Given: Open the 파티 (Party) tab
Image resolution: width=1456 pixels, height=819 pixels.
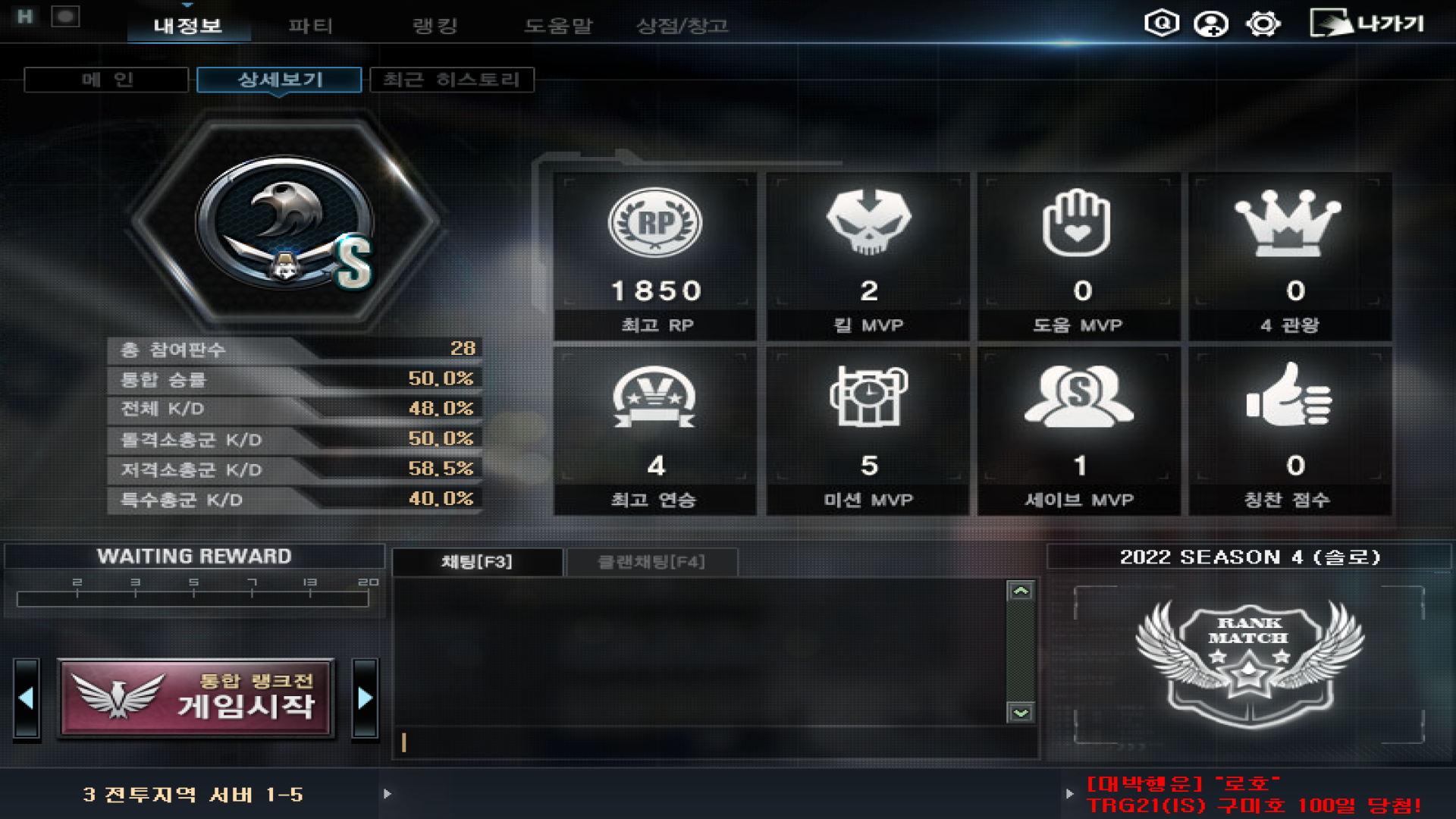Looking at the screenshot, I should coord(310,26).
